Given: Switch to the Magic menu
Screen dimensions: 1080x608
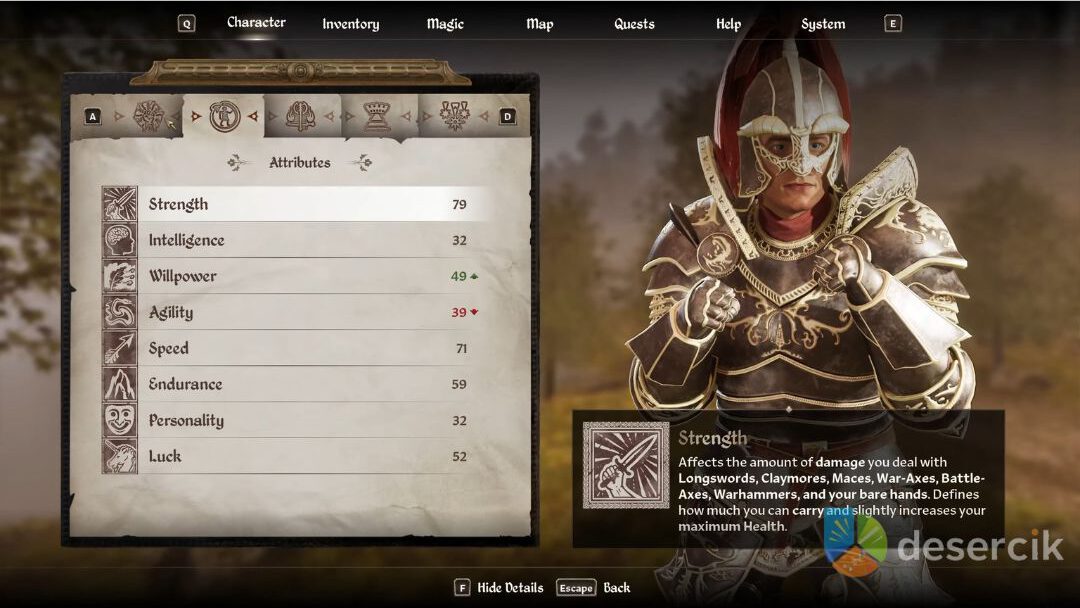Looking at the screenshot, I should pos(445,24).
